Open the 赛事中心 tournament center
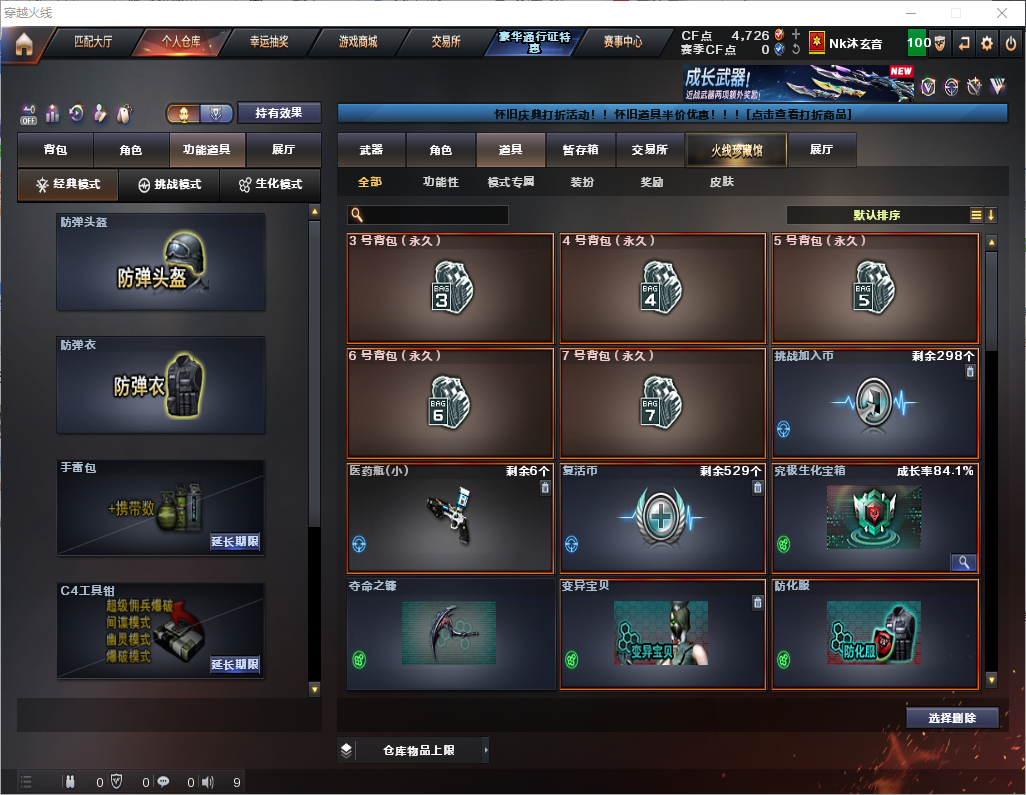The height and width of the screenshot is (795, 1026). pyautogui.click(x=622, y=42)
